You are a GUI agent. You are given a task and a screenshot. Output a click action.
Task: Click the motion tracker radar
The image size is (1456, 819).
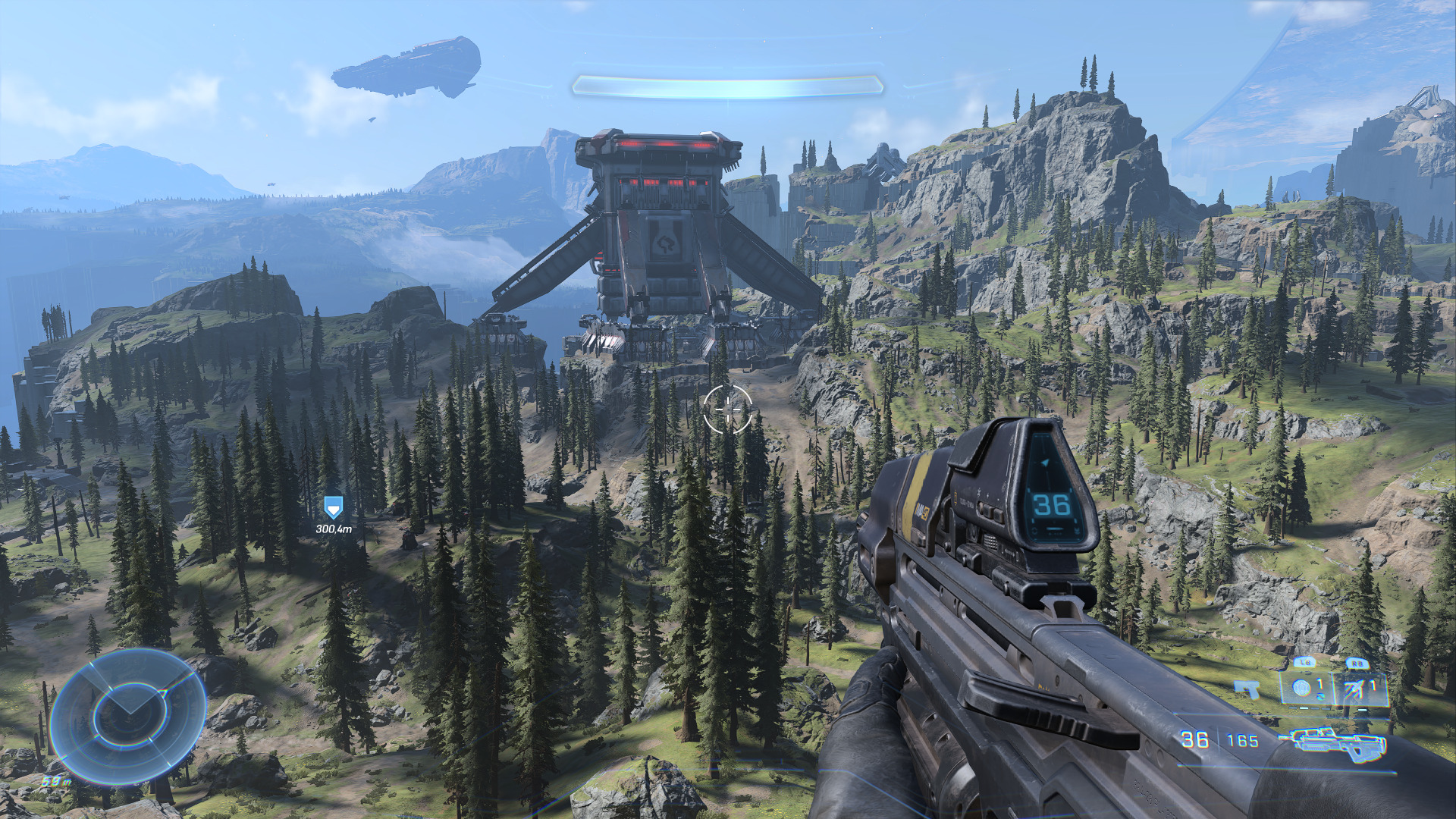pos(127,716)
